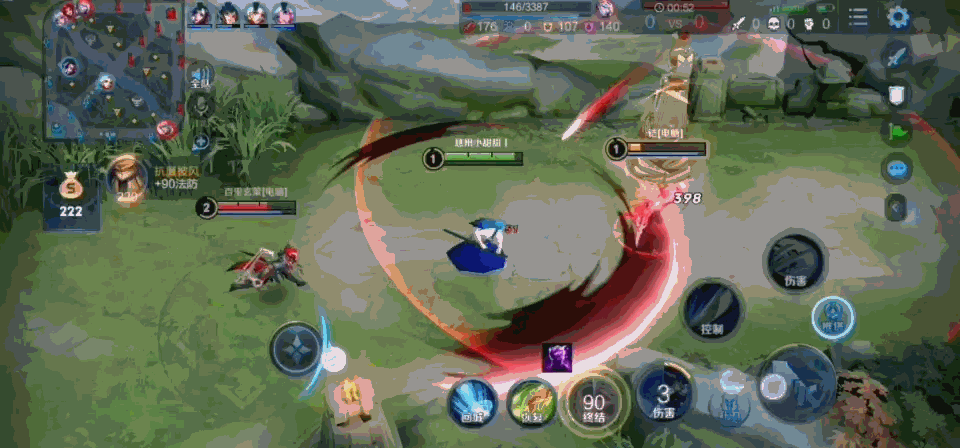Image resolution: width=960 pixels, height=448 pixels.
Task: Activate the 控制 control skill
Action: click(x=713, y=308)
